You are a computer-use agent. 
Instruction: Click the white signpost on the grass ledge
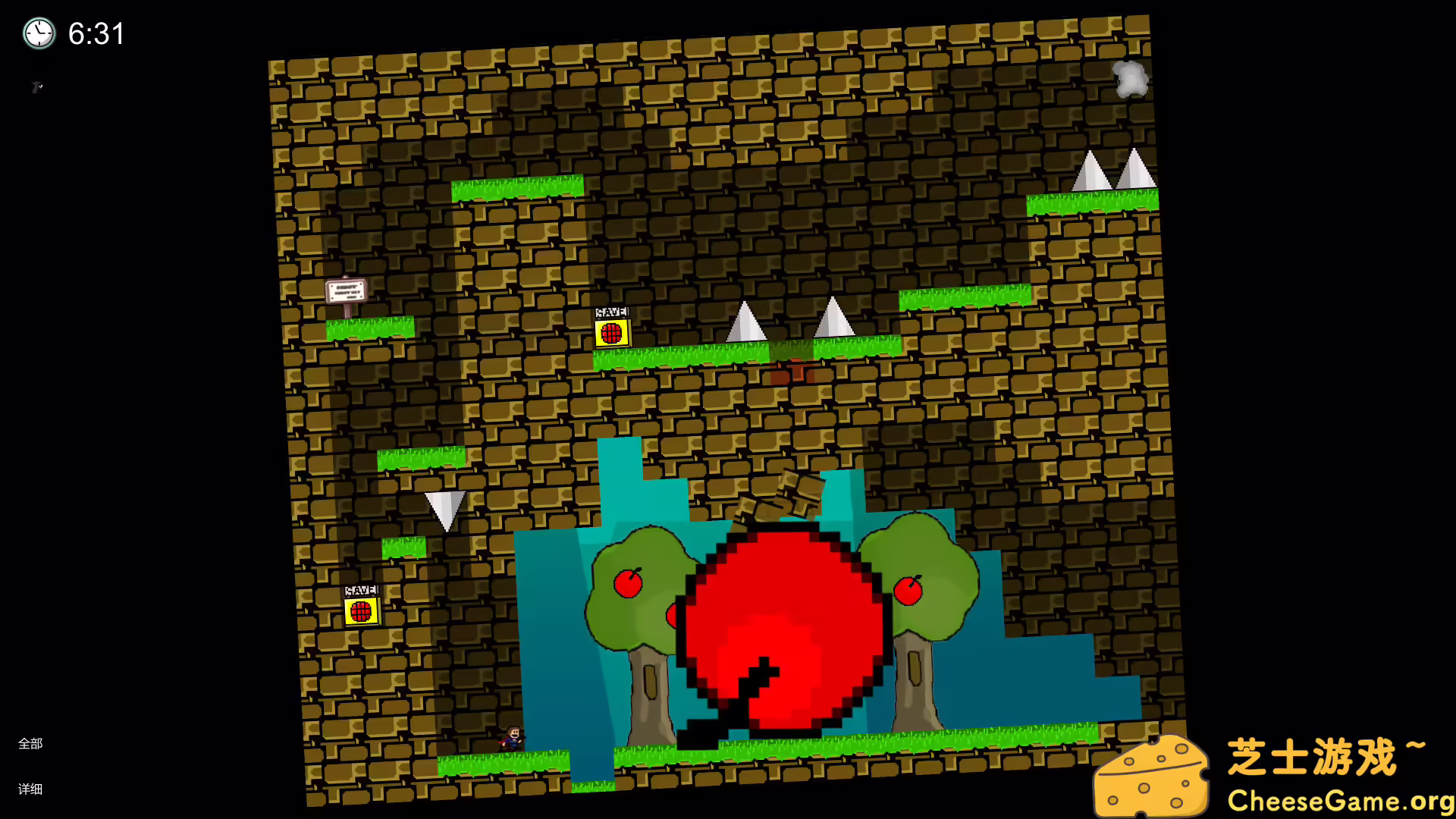pyautogui.click(x=346, y=290)
